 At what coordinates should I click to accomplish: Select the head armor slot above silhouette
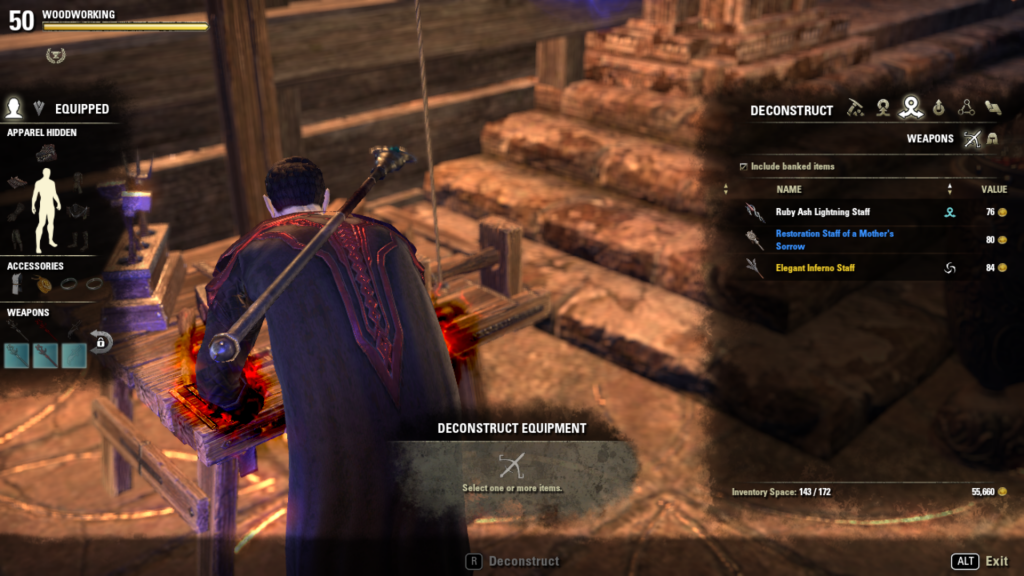coord(46,153)
